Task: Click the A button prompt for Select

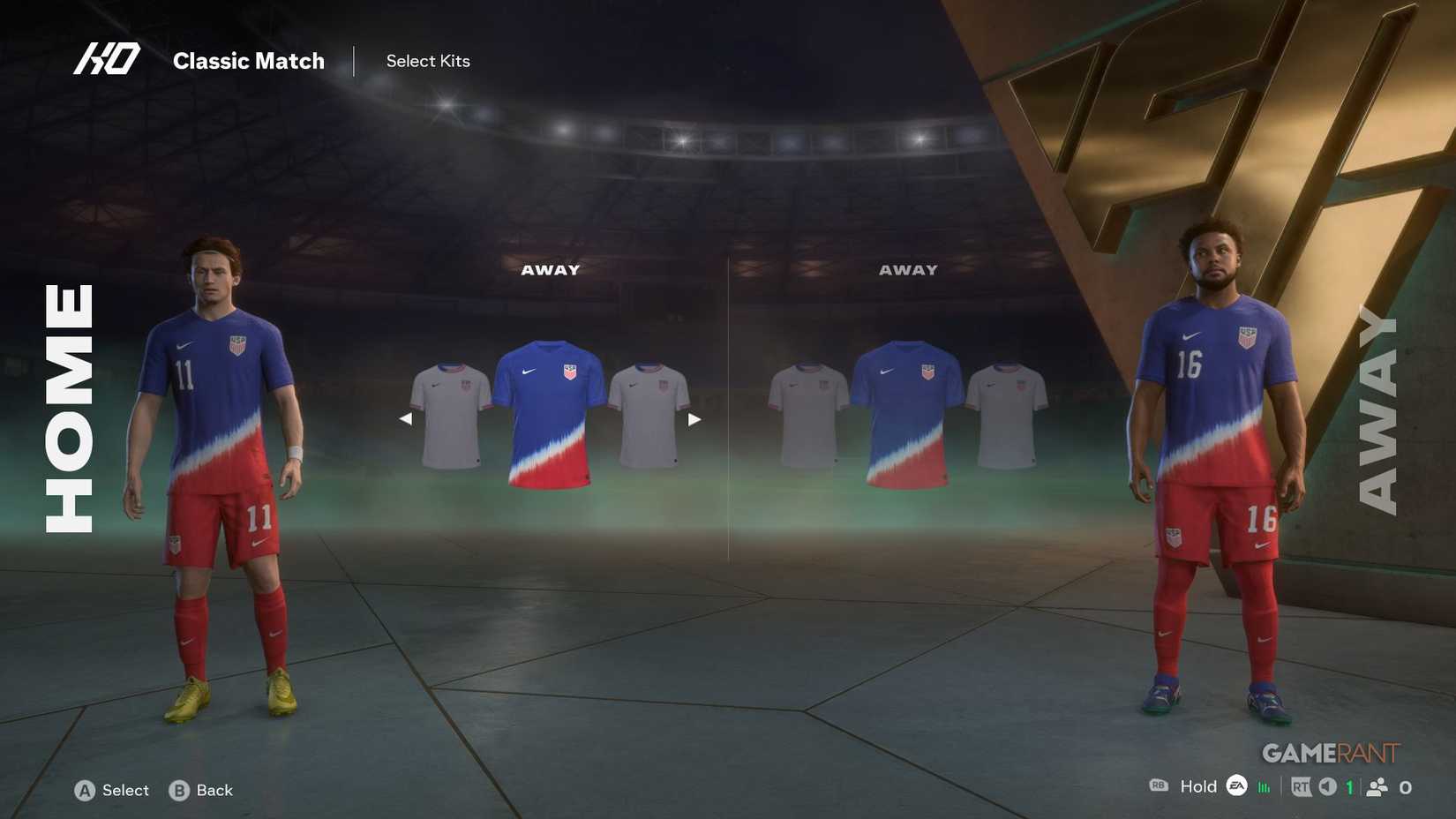Action: point(86,791)
